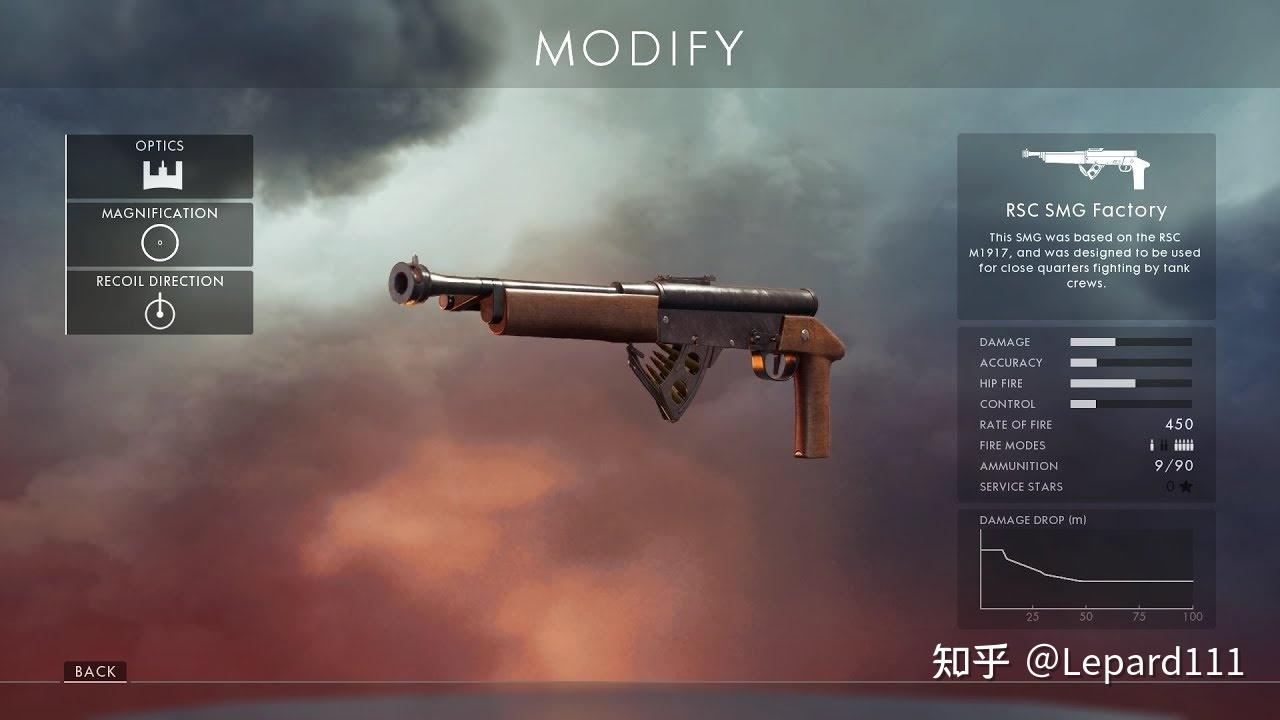Open the Optics customization option

tap(160, 167)
